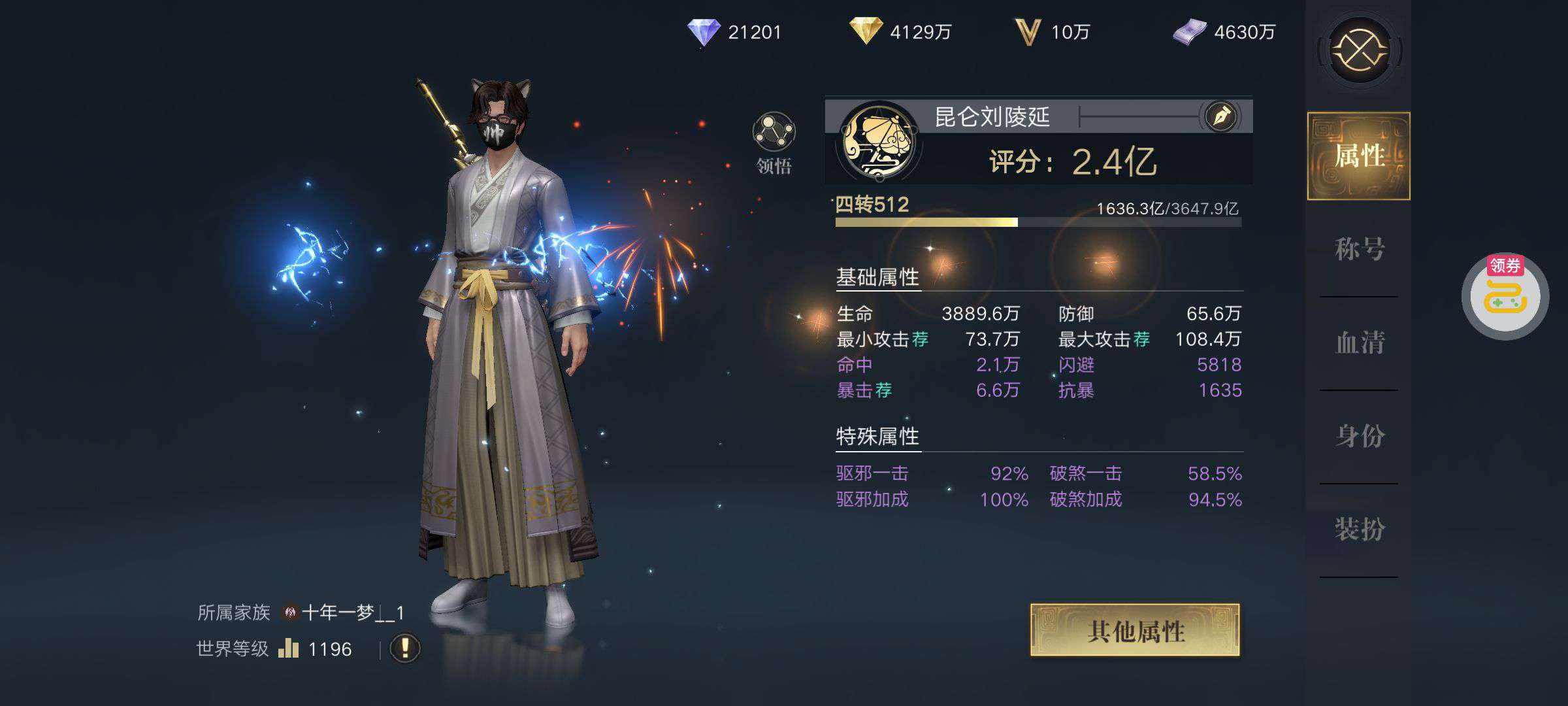Close the character panel with X emblem
Image resolution: width=1568 pixels, height=706 pixels.
1359,50
